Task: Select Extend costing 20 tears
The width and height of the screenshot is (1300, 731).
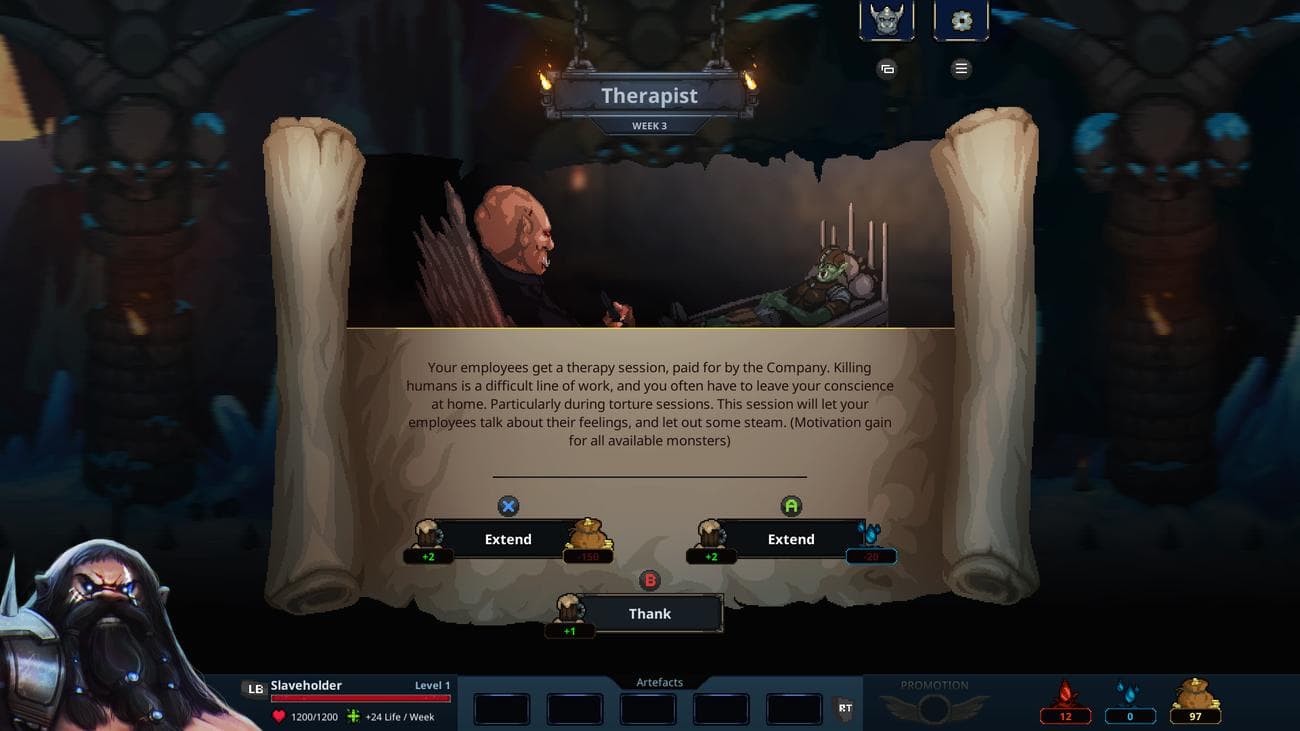Action: (x=791, y=539)
